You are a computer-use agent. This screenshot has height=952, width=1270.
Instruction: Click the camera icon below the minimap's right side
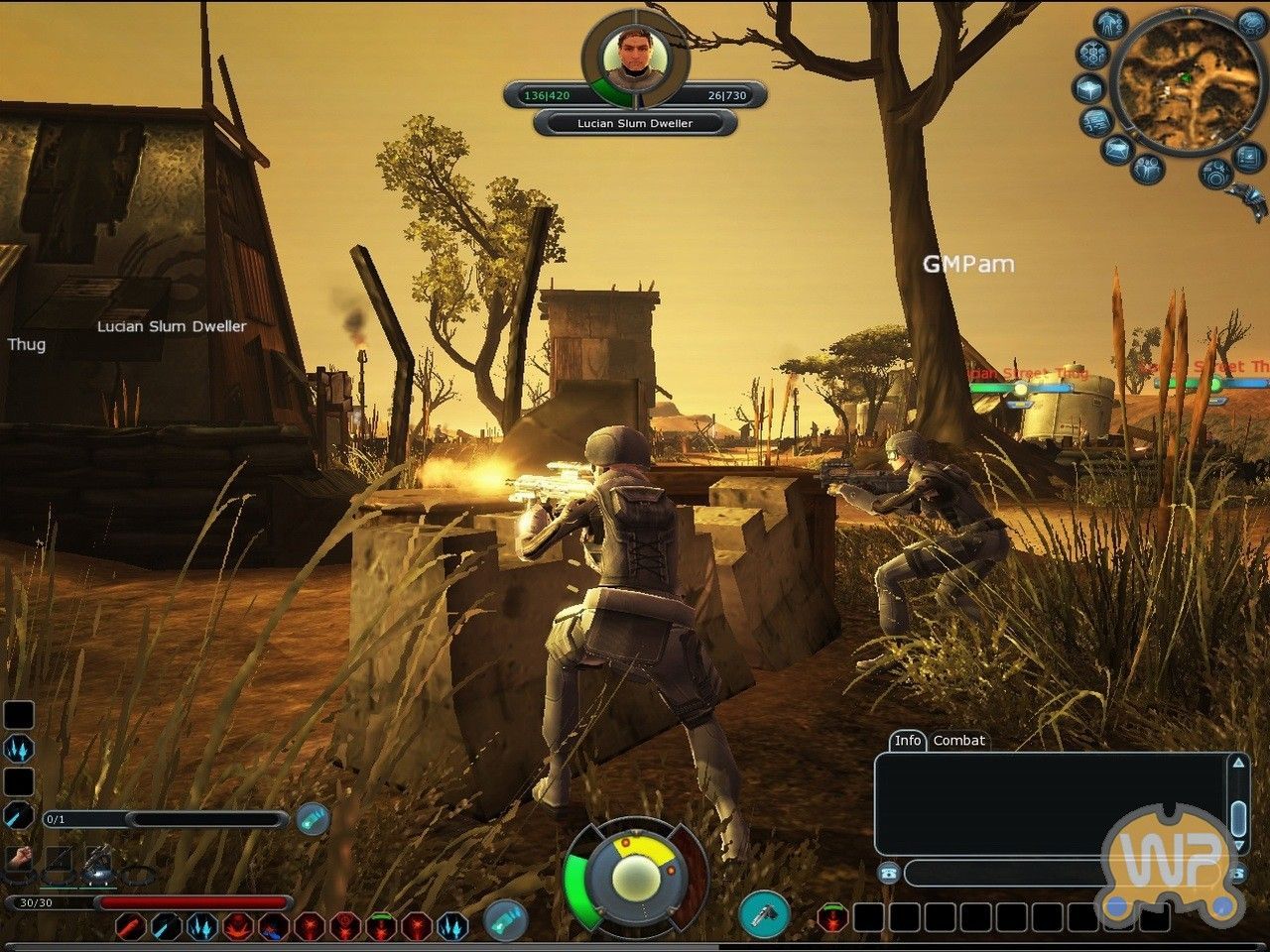[1216, 172]
